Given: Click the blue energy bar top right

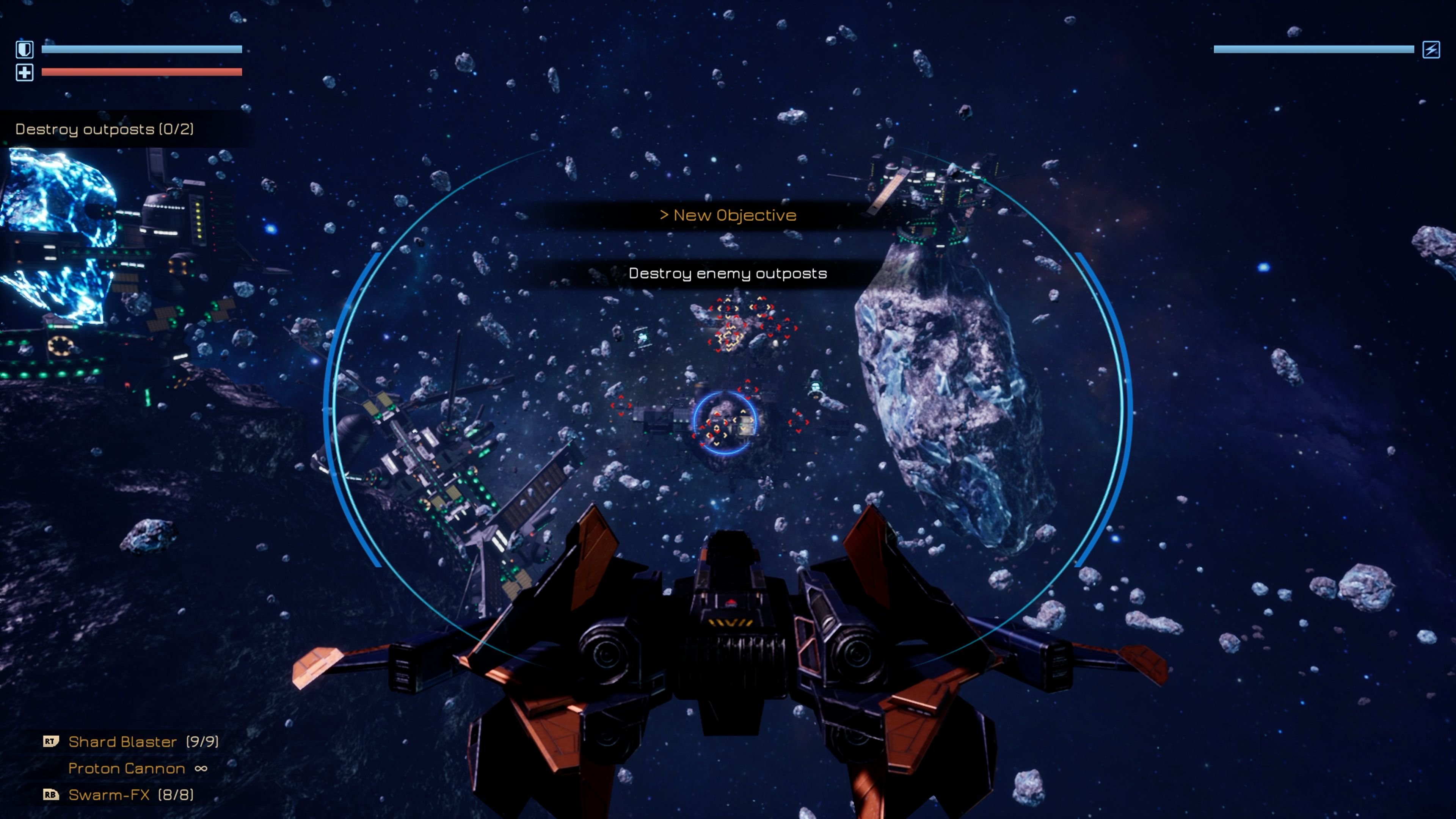Looking at the screenshot, I should pyautogui.click(x=1311, y=50).
